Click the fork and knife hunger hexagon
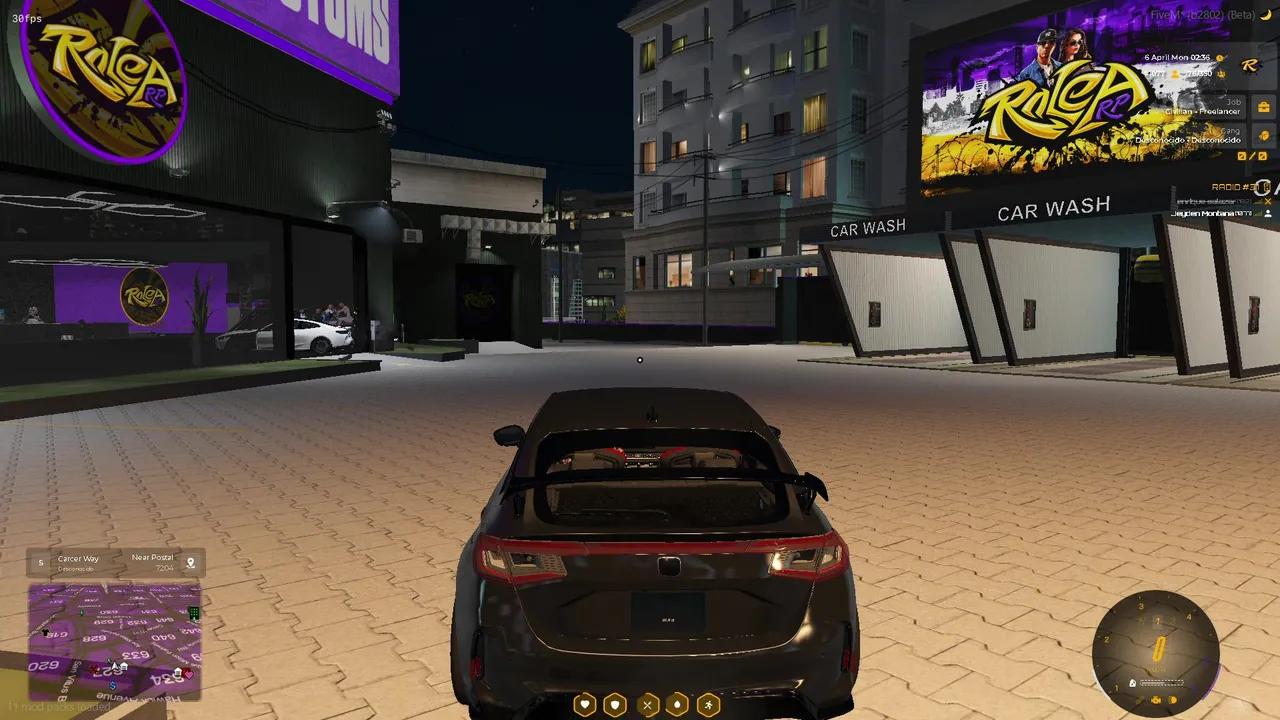Image resolution: width=1280 pixels, height=720 pixels. 647,704
